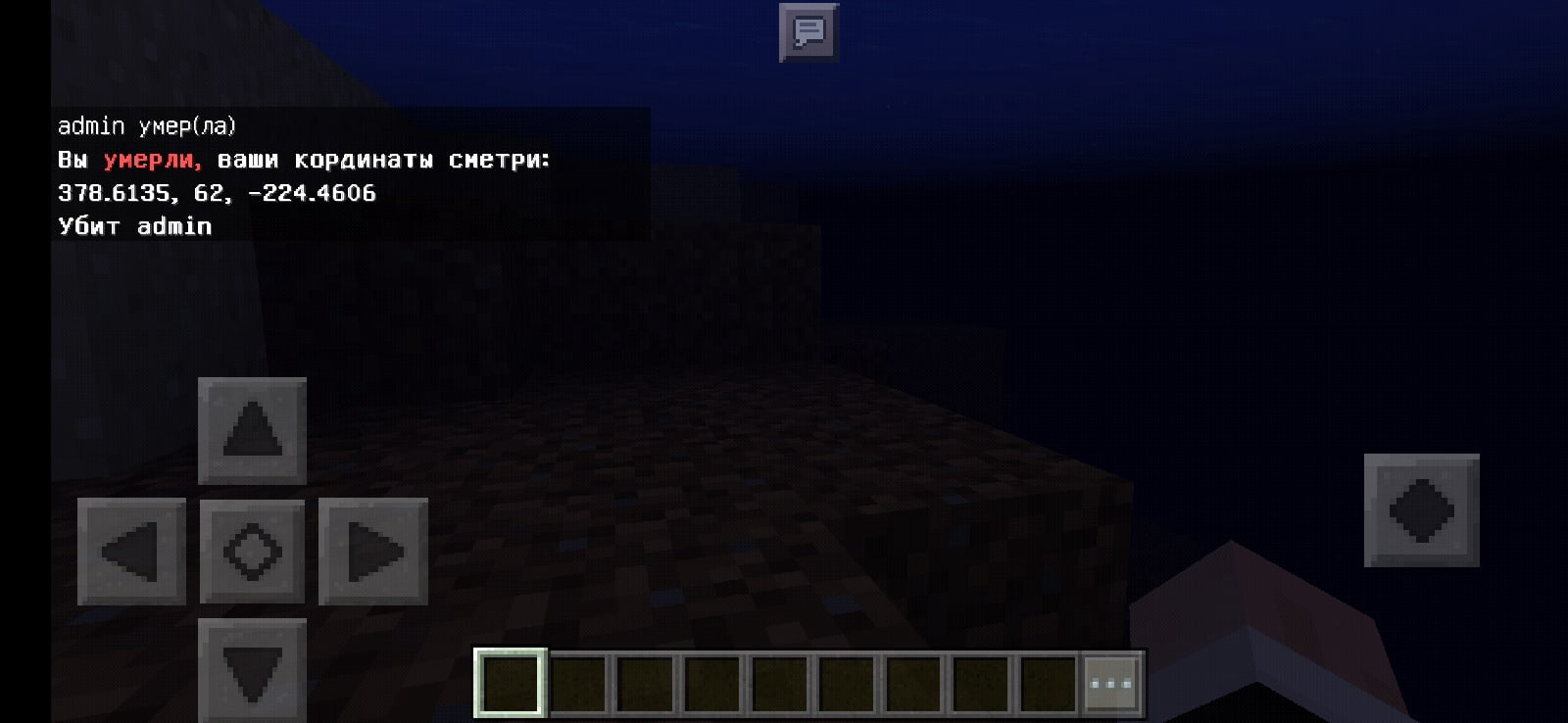Tap the jump button
The image size is (1568, 723).
tap(1421, 510)
